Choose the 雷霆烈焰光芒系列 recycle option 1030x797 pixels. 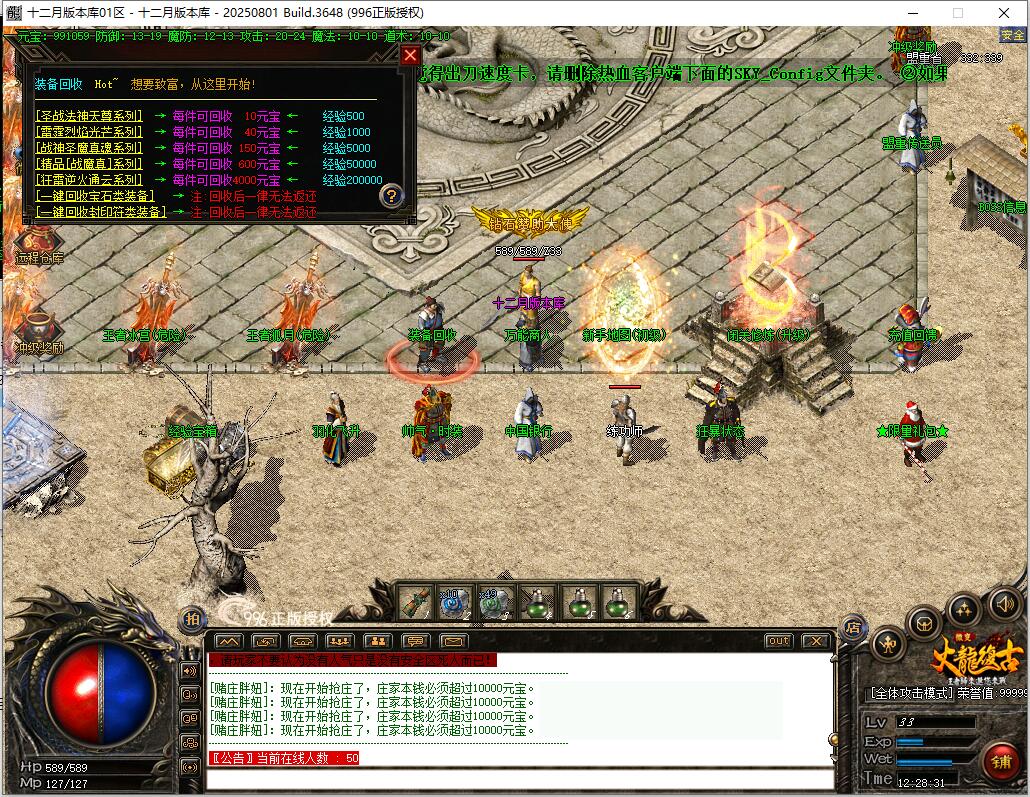click(89, 132)
